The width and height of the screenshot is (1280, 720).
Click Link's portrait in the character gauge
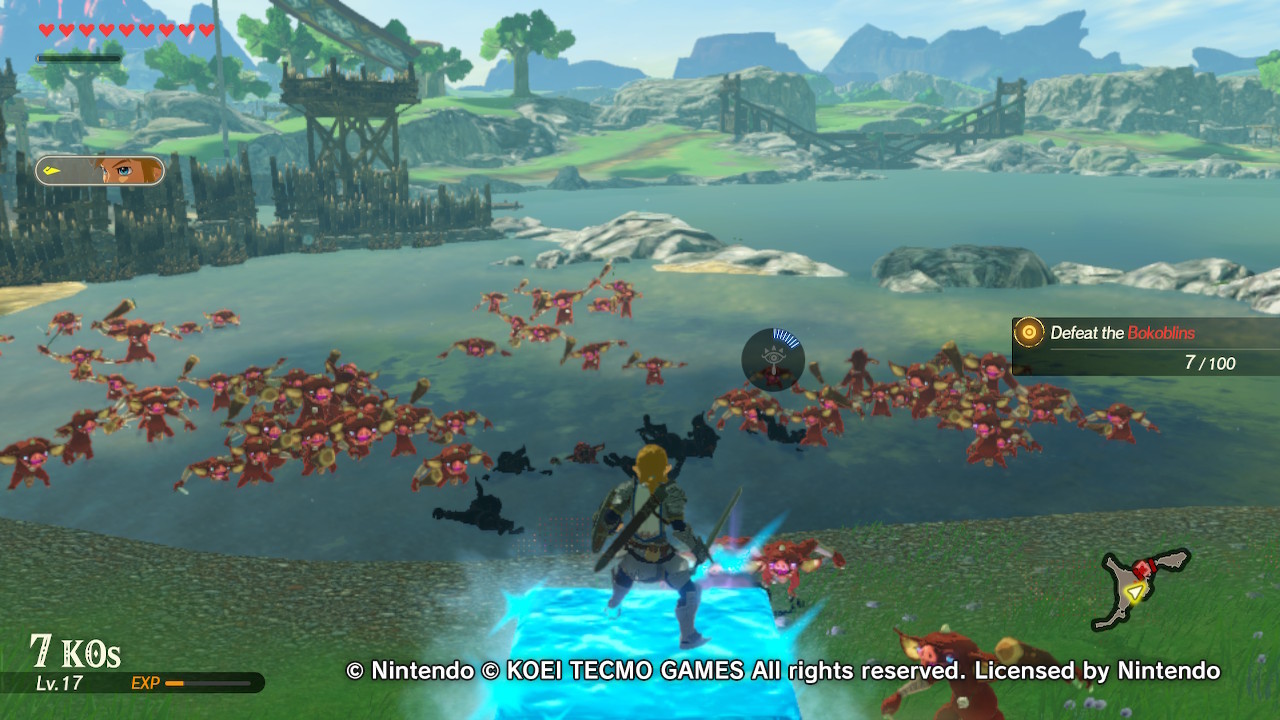(126, 172)
